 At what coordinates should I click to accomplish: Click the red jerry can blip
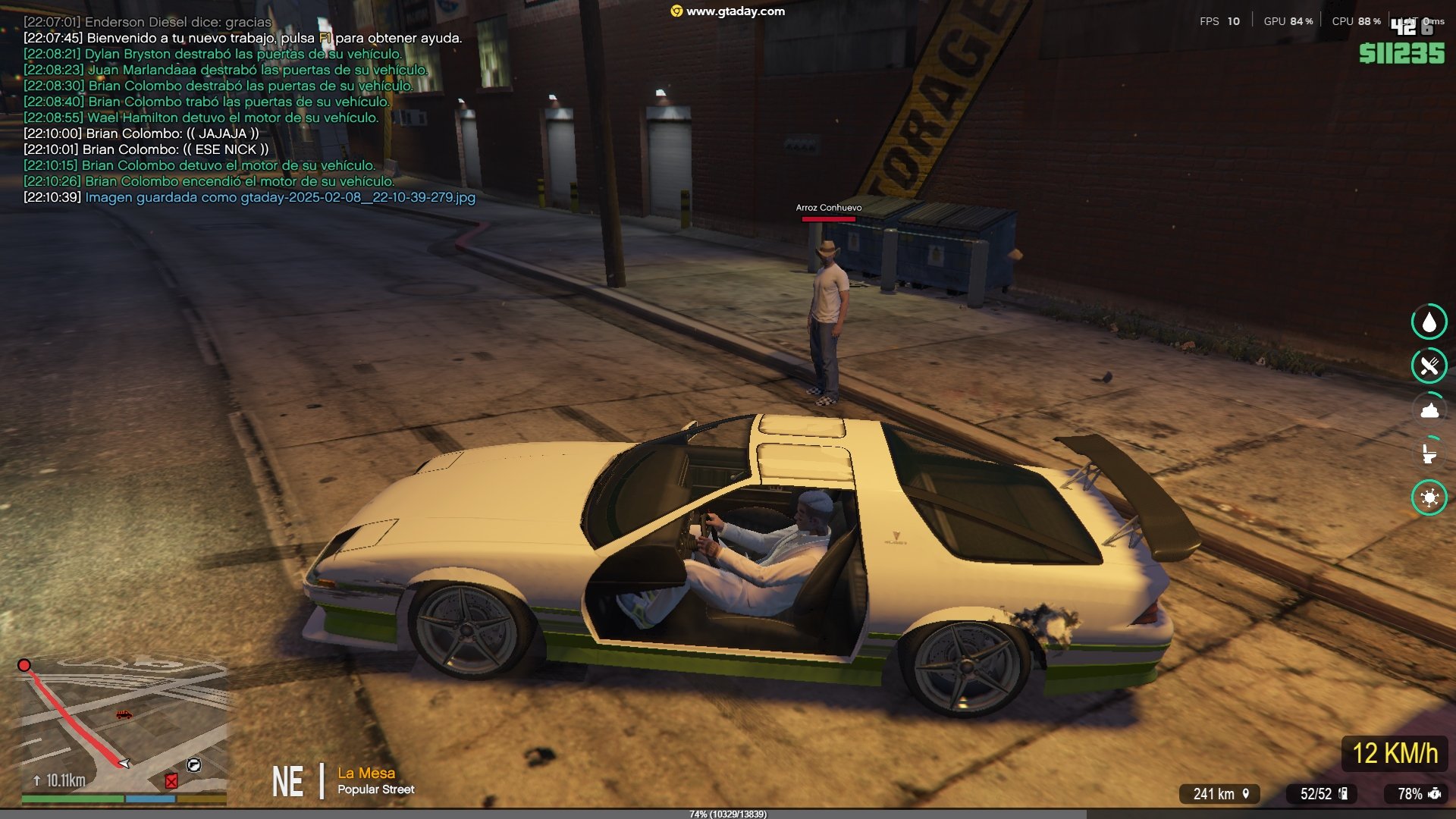[x=171, y=781]
